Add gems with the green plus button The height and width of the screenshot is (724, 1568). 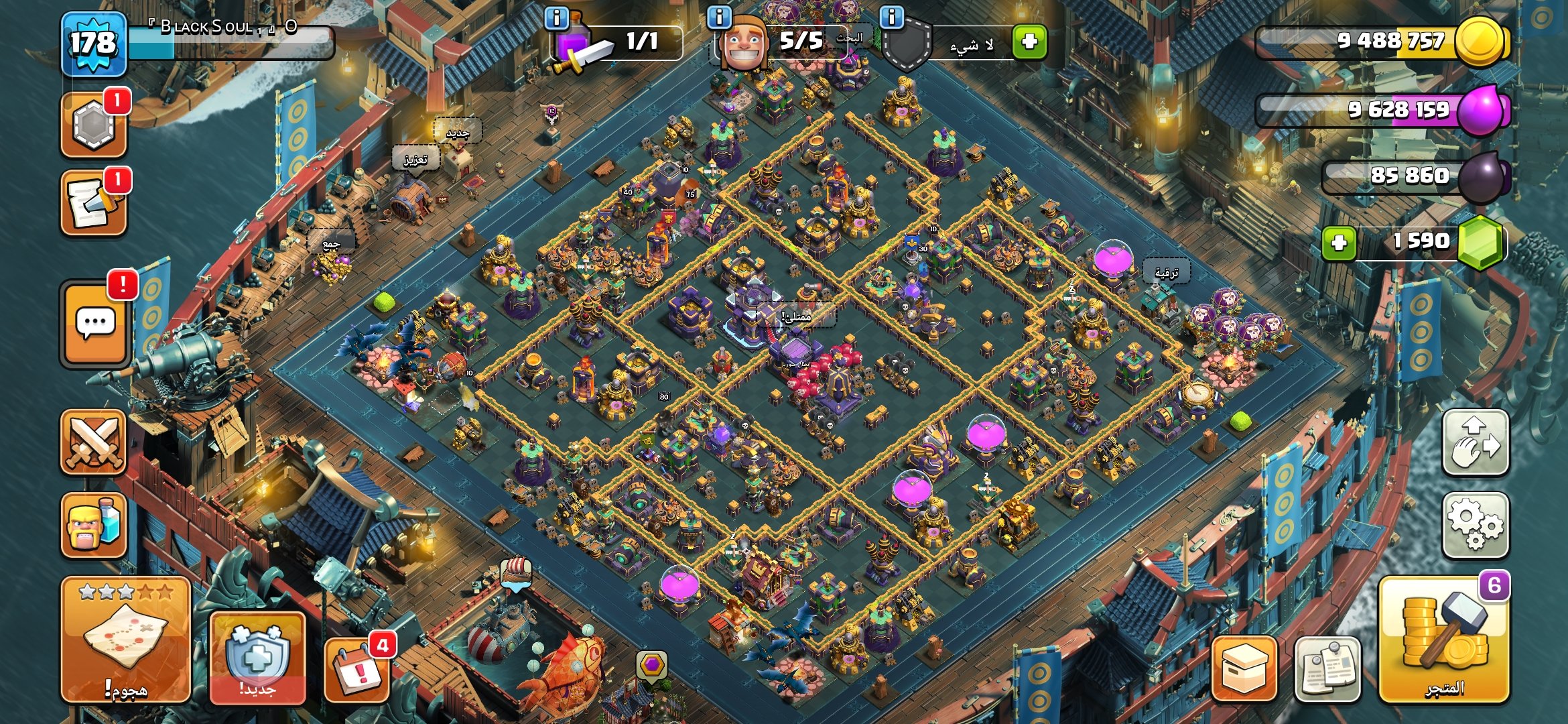(1339, 242)
